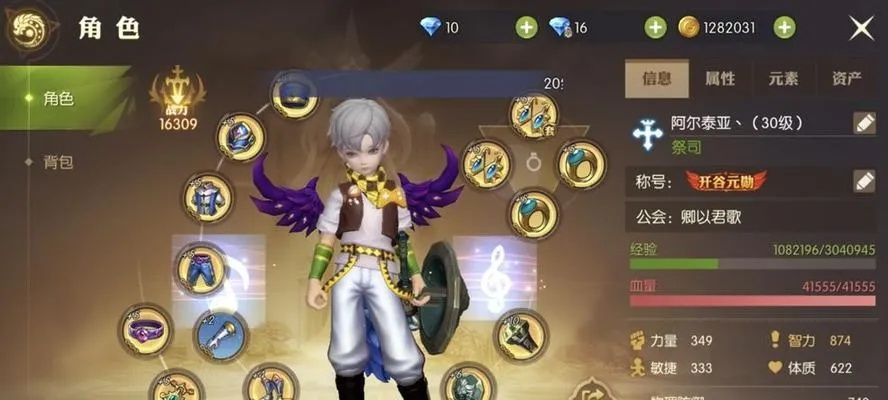Choose the blue pants equipment slot
The image size is (888, 400).
coord(200,267)
